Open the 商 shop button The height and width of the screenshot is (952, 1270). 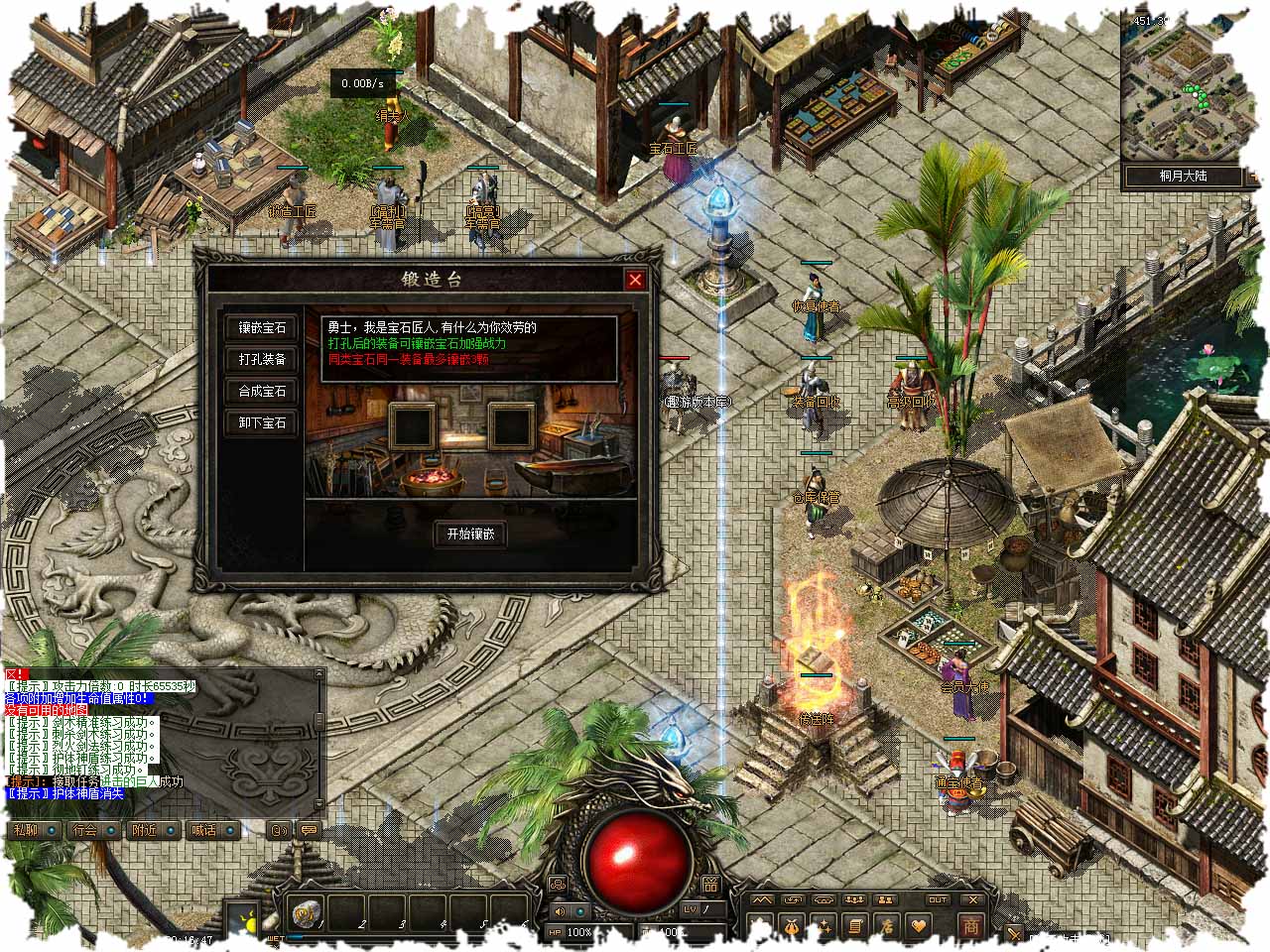tap(970, 925)
